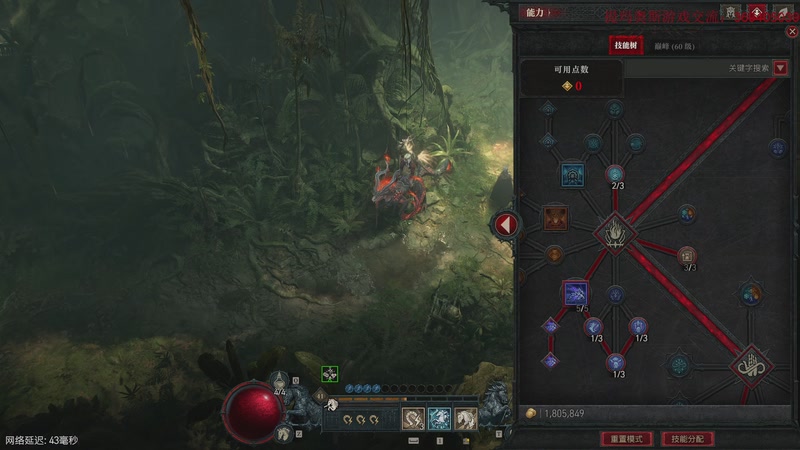Activate the white horse dismount skill slot
Screen dimensions: 800x450
tap(465, 419)
